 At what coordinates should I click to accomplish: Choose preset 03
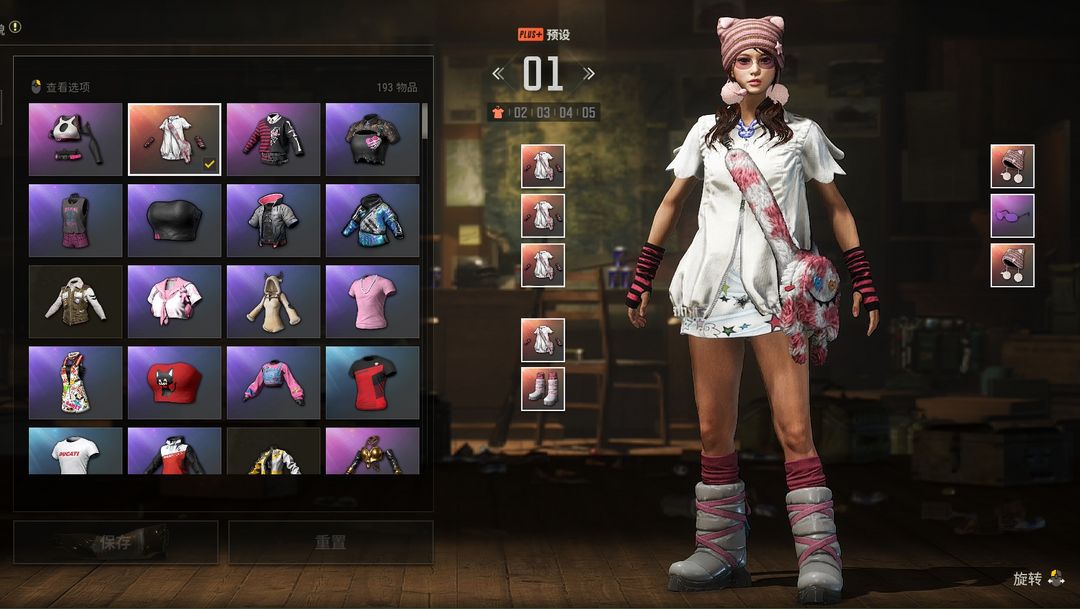[x=543, y=113]
